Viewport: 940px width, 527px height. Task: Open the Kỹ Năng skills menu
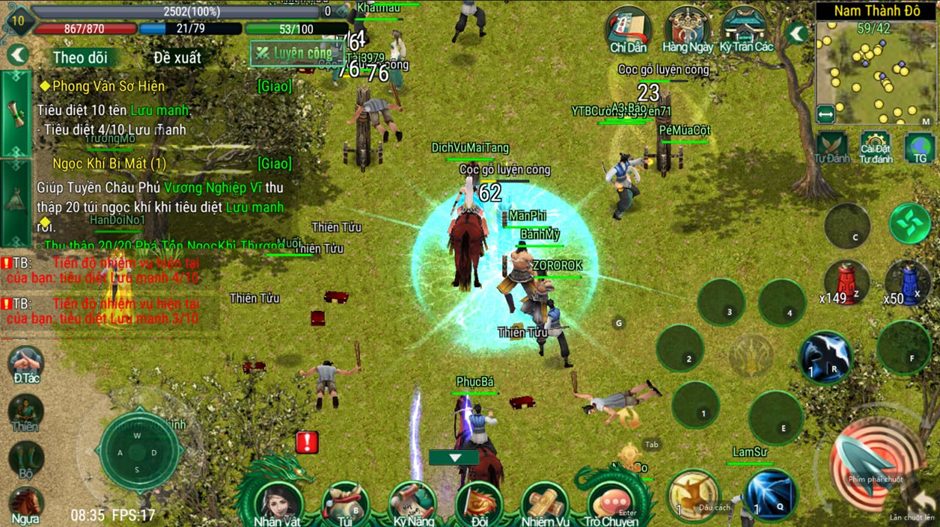click(x=411, y=499)
